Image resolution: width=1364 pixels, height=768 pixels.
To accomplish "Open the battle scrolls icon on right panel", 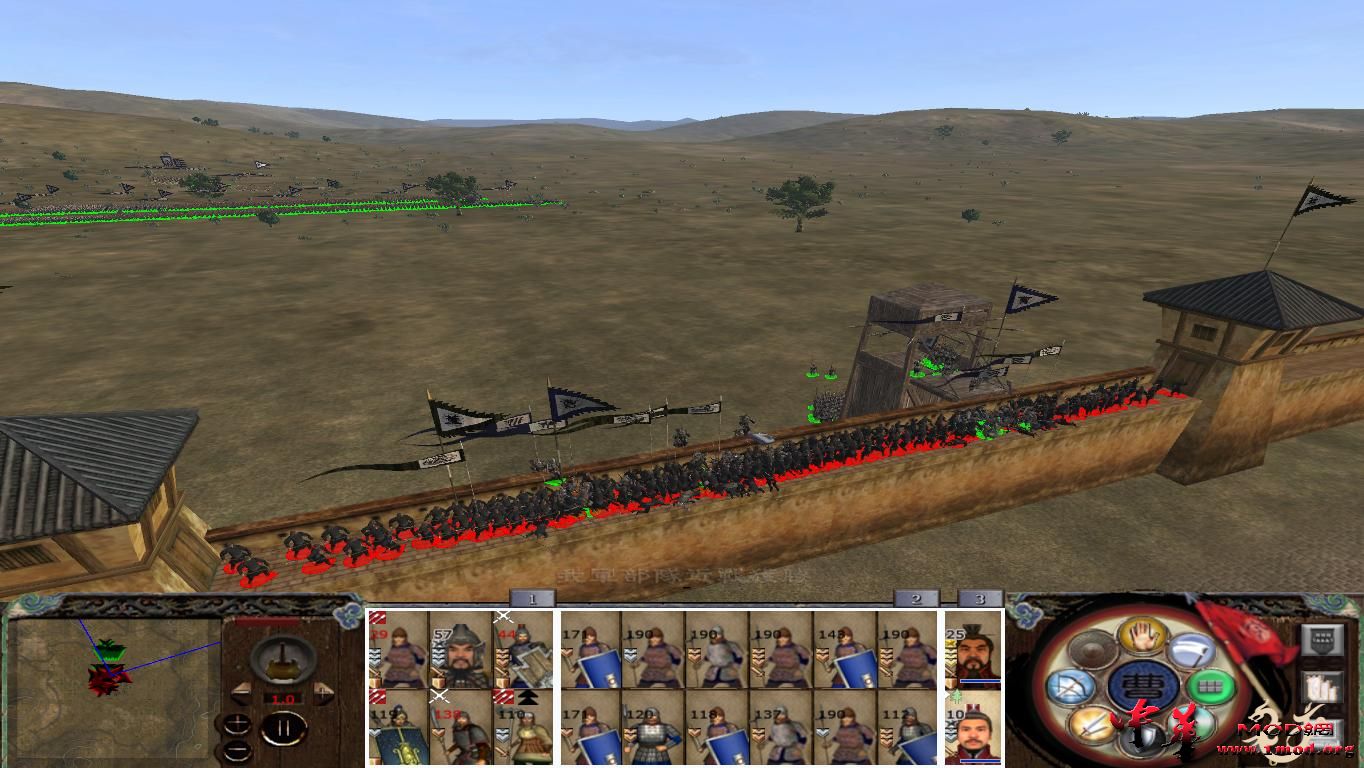I will click(1322, 688).
